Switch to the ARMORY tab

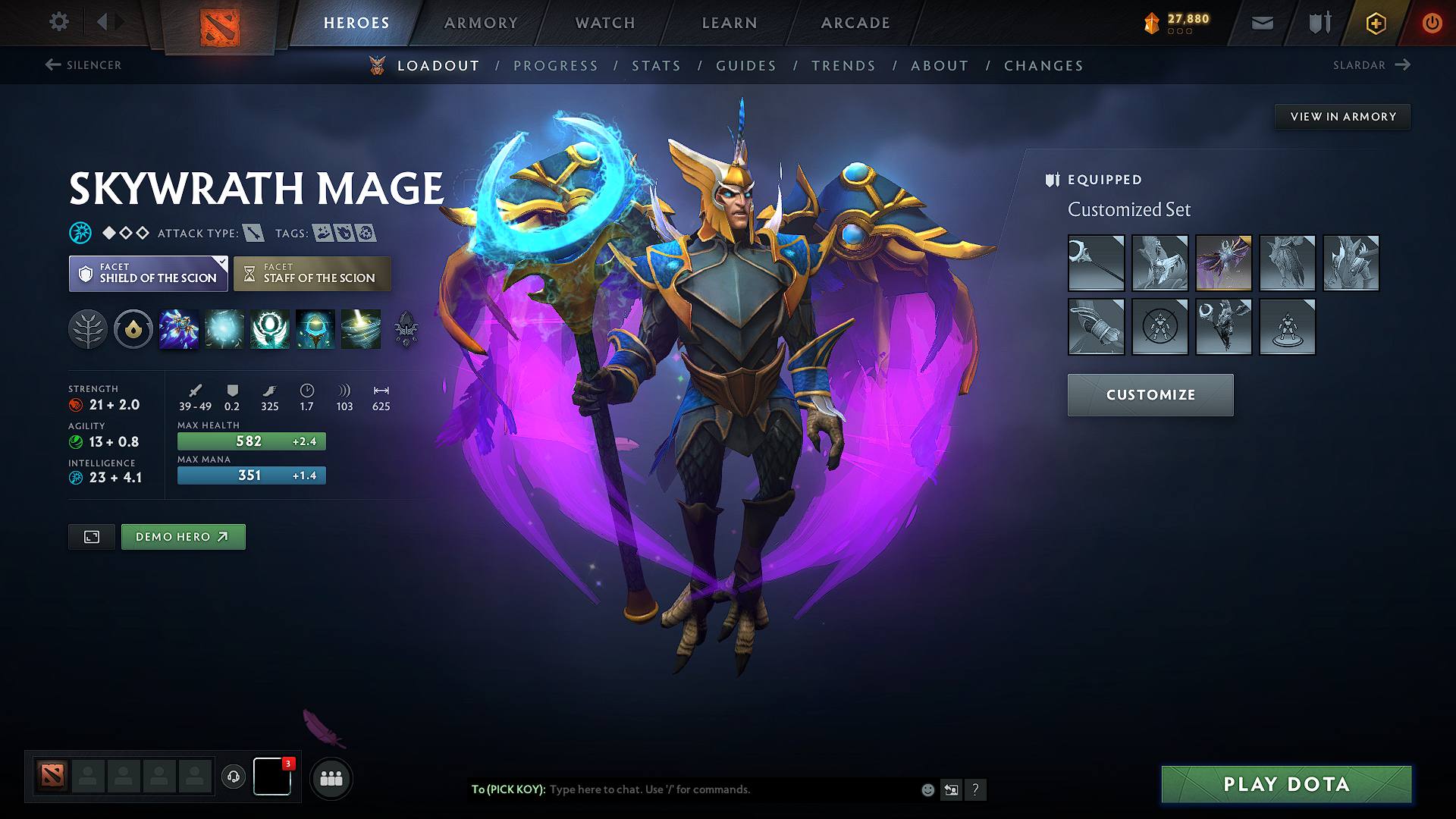[480, 23]
